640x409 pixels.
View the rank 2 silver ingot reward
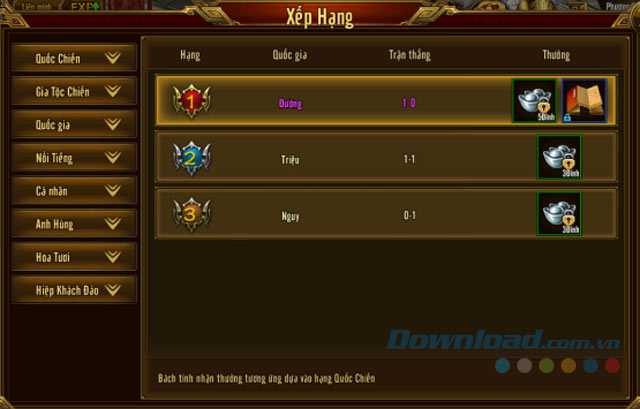(x=559, y=158)
